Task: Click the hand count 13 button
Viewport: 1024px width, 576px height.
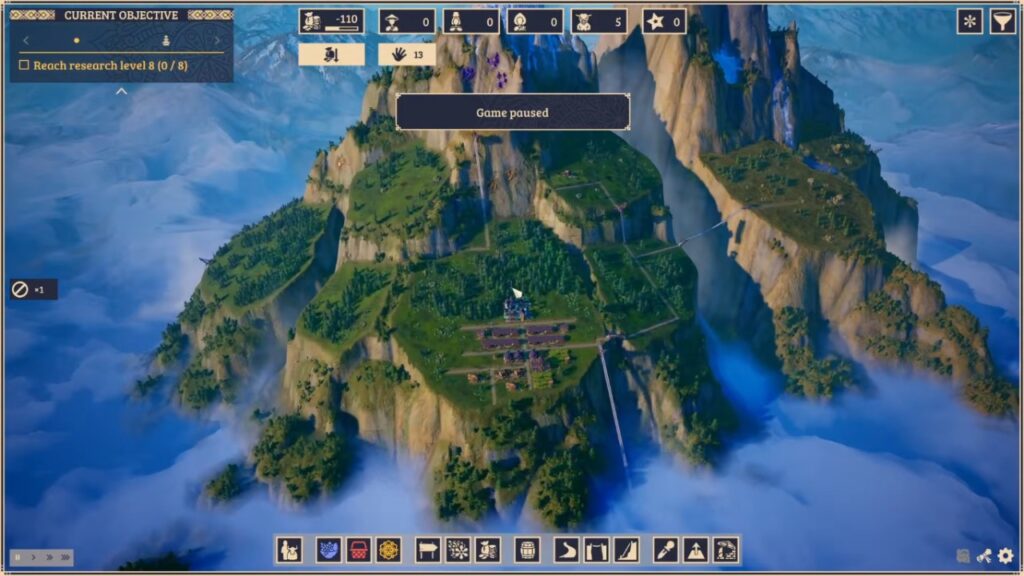Action: coord(406,54)
